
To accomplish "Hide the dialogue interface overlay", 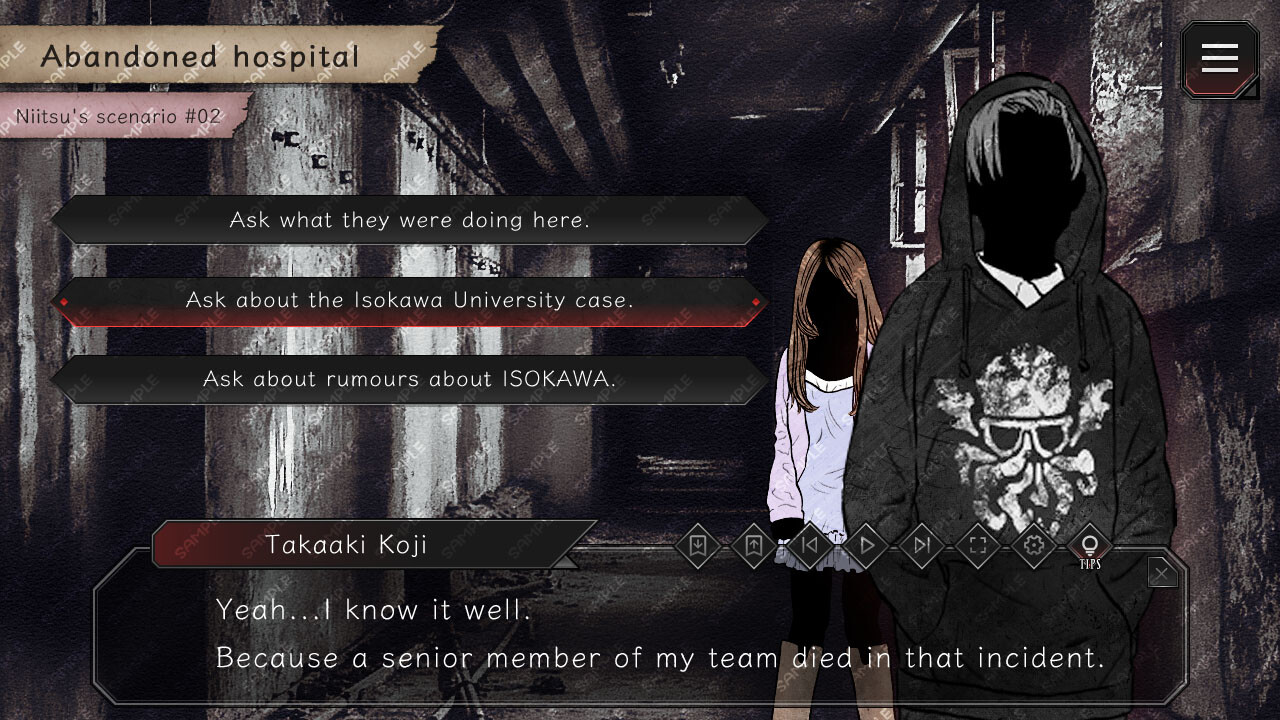I will pyautogui.click(x=977, y=546).
